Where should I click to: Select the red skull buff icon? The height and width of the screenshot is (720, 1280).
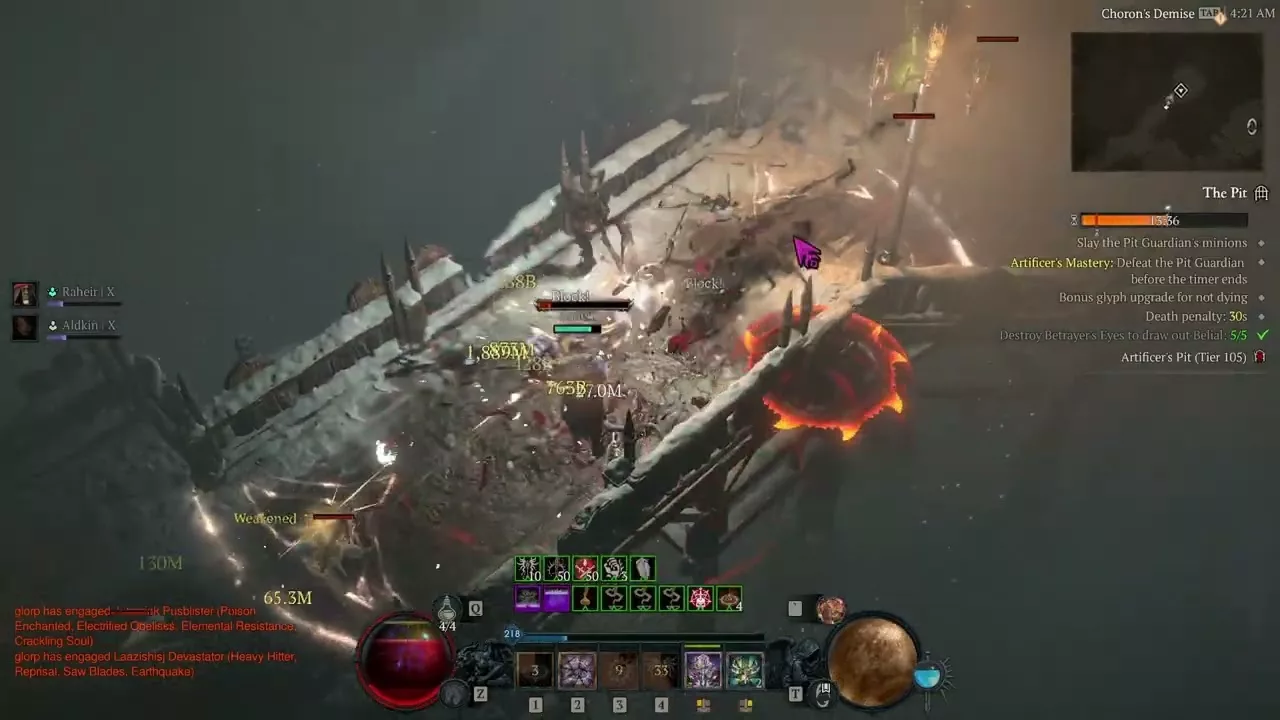click(x=585, y=569)
